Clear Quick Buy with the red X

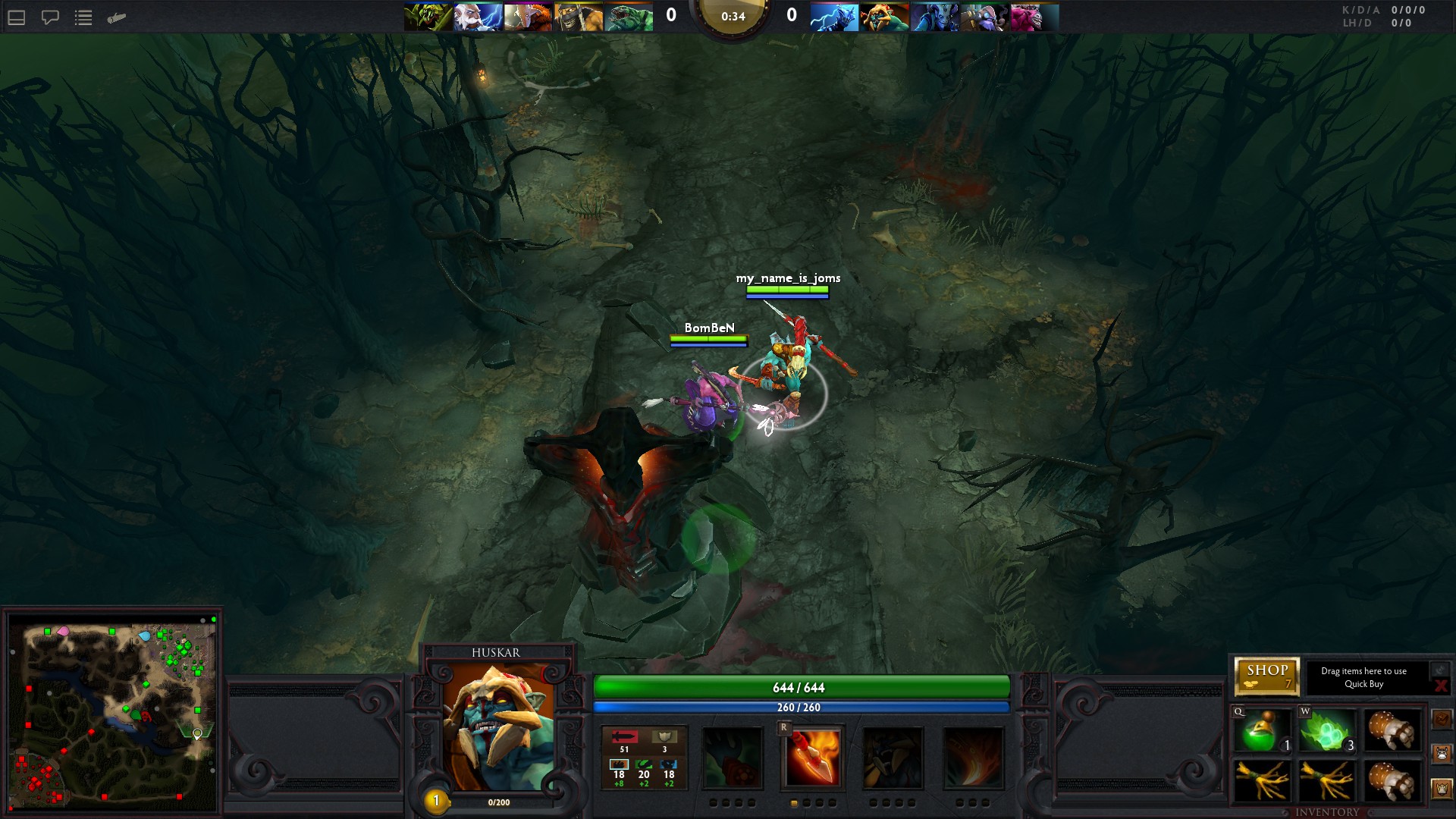[x=1440, y=686]
